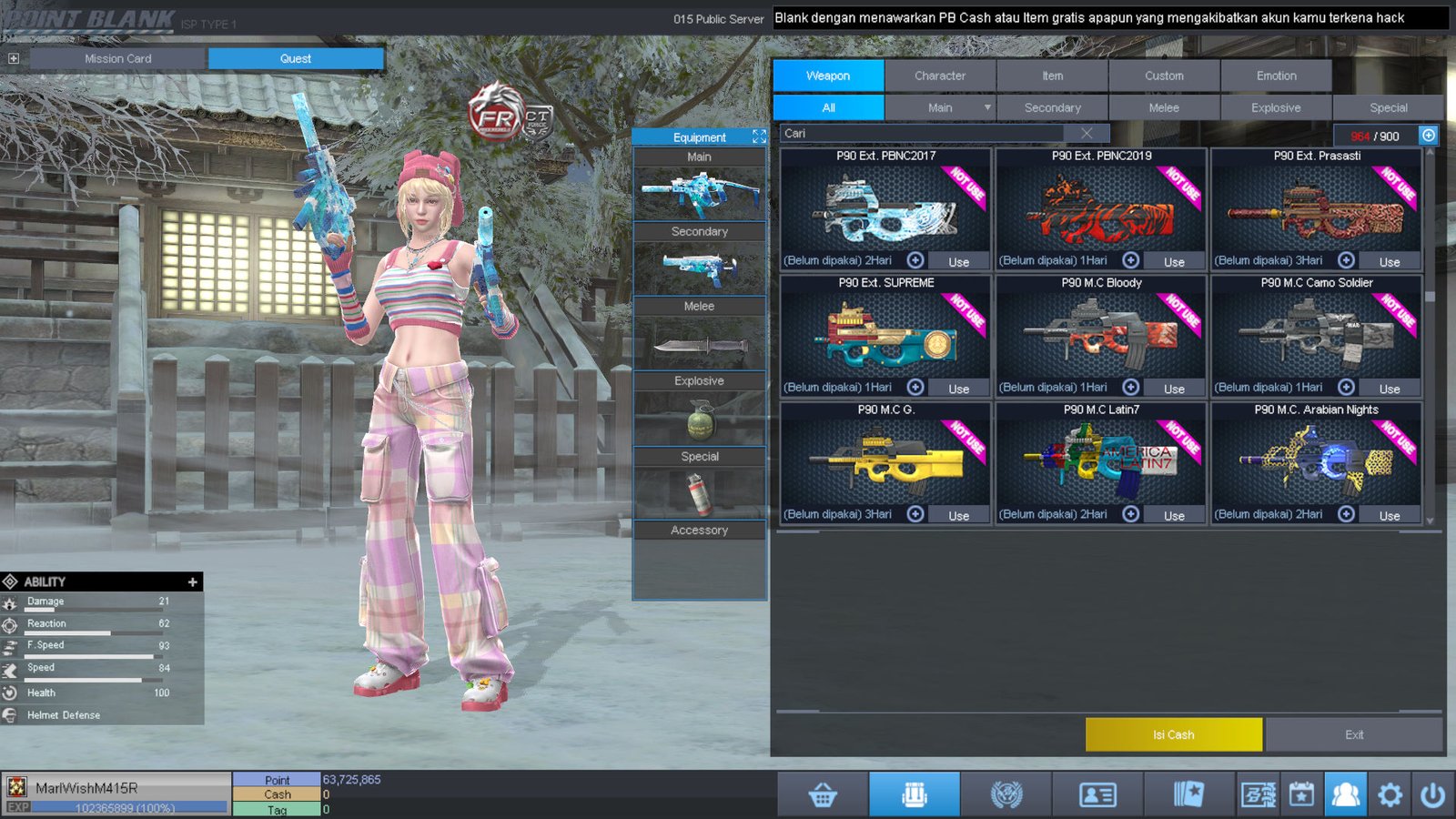Filter weapons by Secondary category
This screenshot has width=1456, height=819.
click(1052, 107)
